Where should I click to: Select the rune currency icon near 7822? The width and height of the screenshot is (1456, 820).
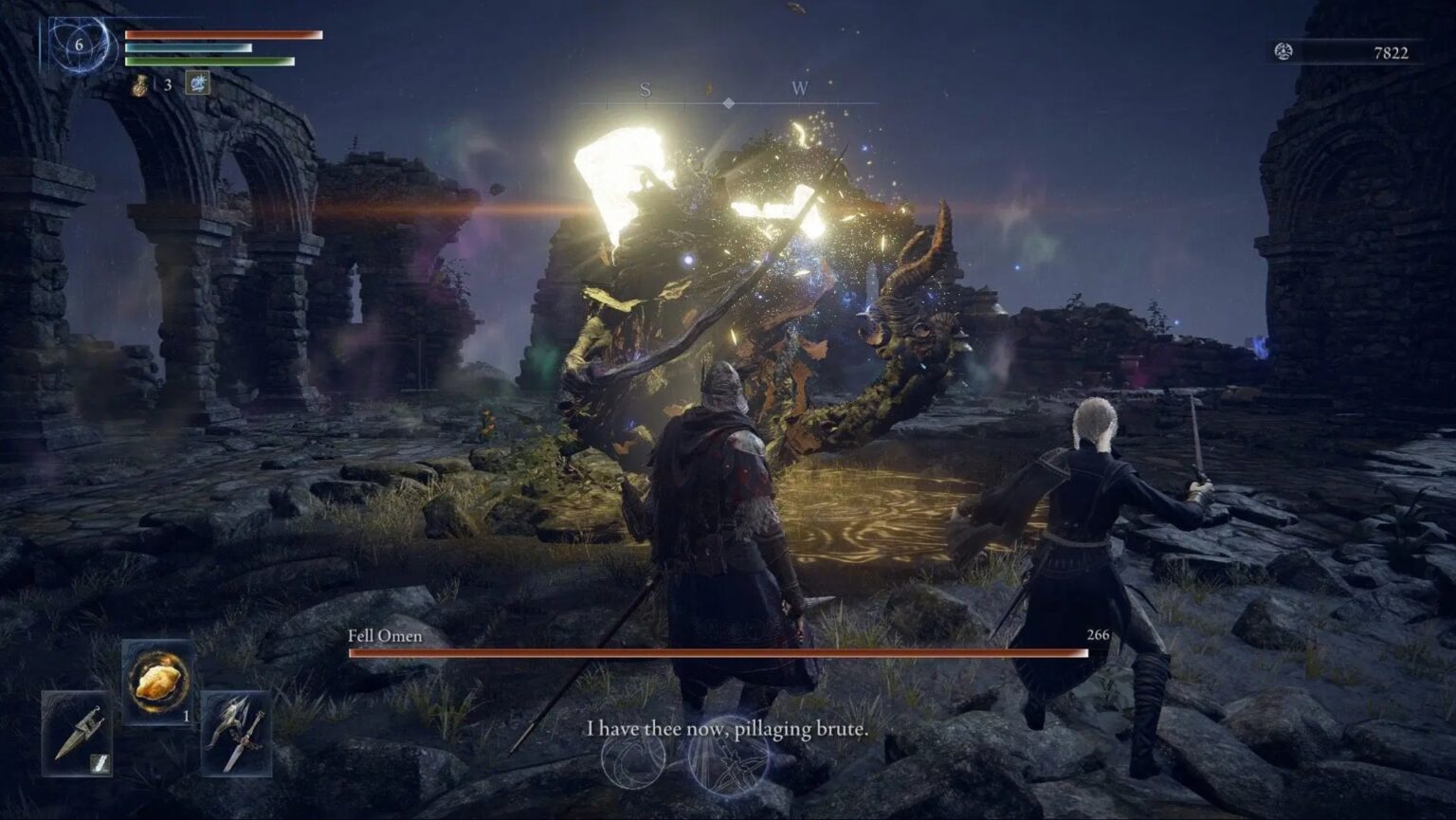pos(1284,52)
